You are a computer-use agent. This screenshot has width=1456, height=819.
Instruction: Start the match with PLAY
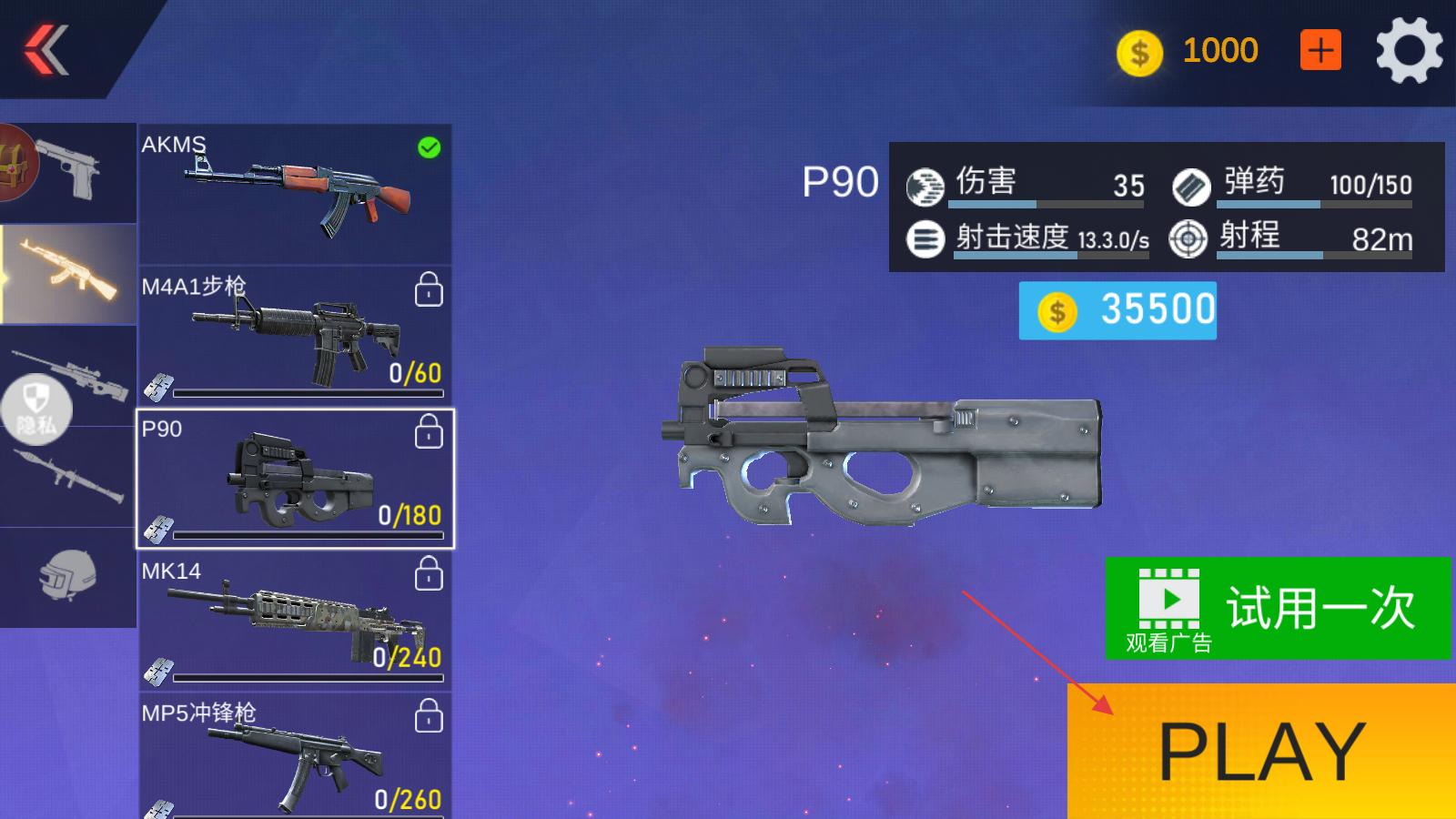(x=1261, y=752)
